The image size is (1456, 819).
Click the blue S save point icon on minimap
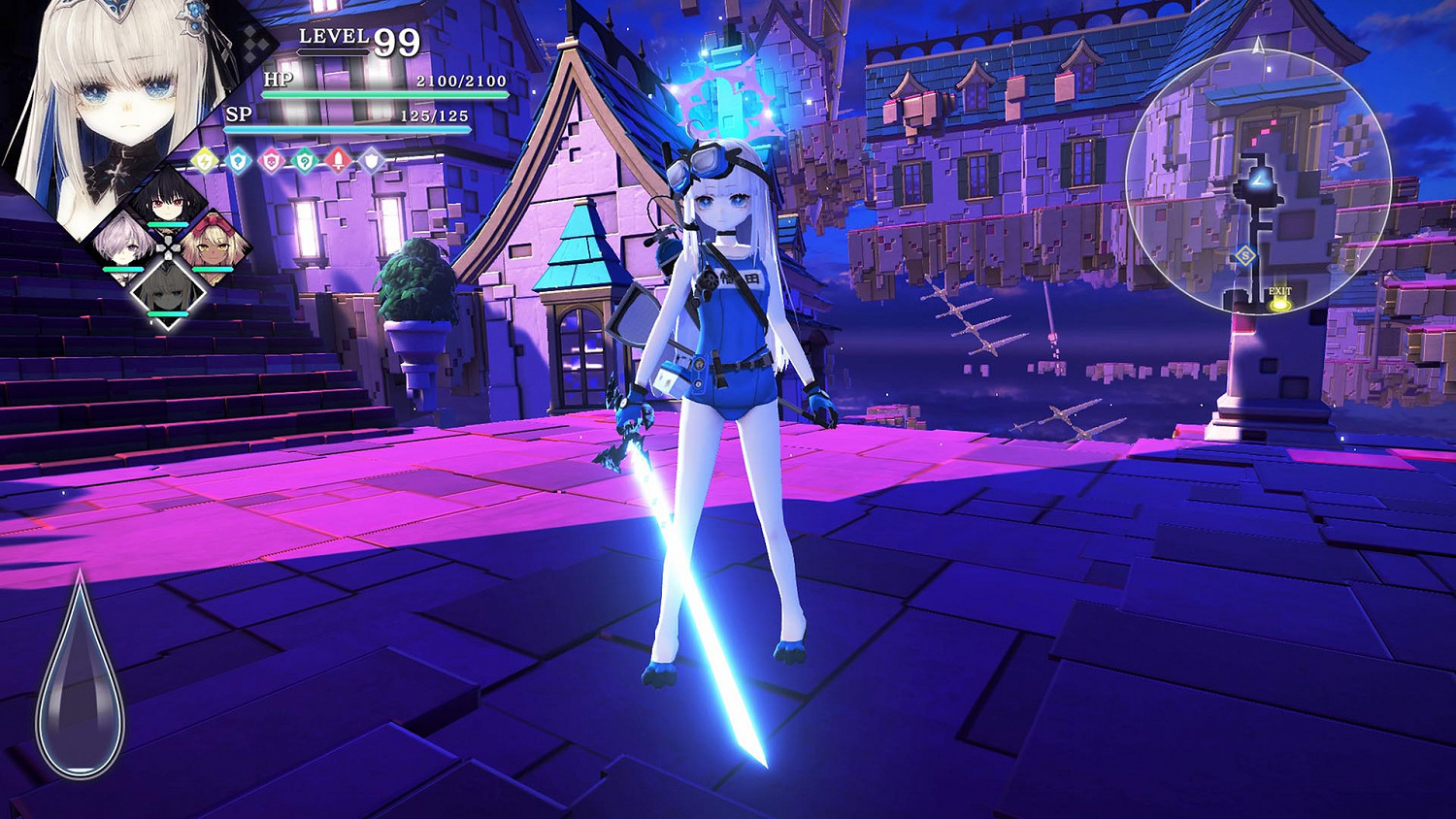click(x=1245, y=255)
